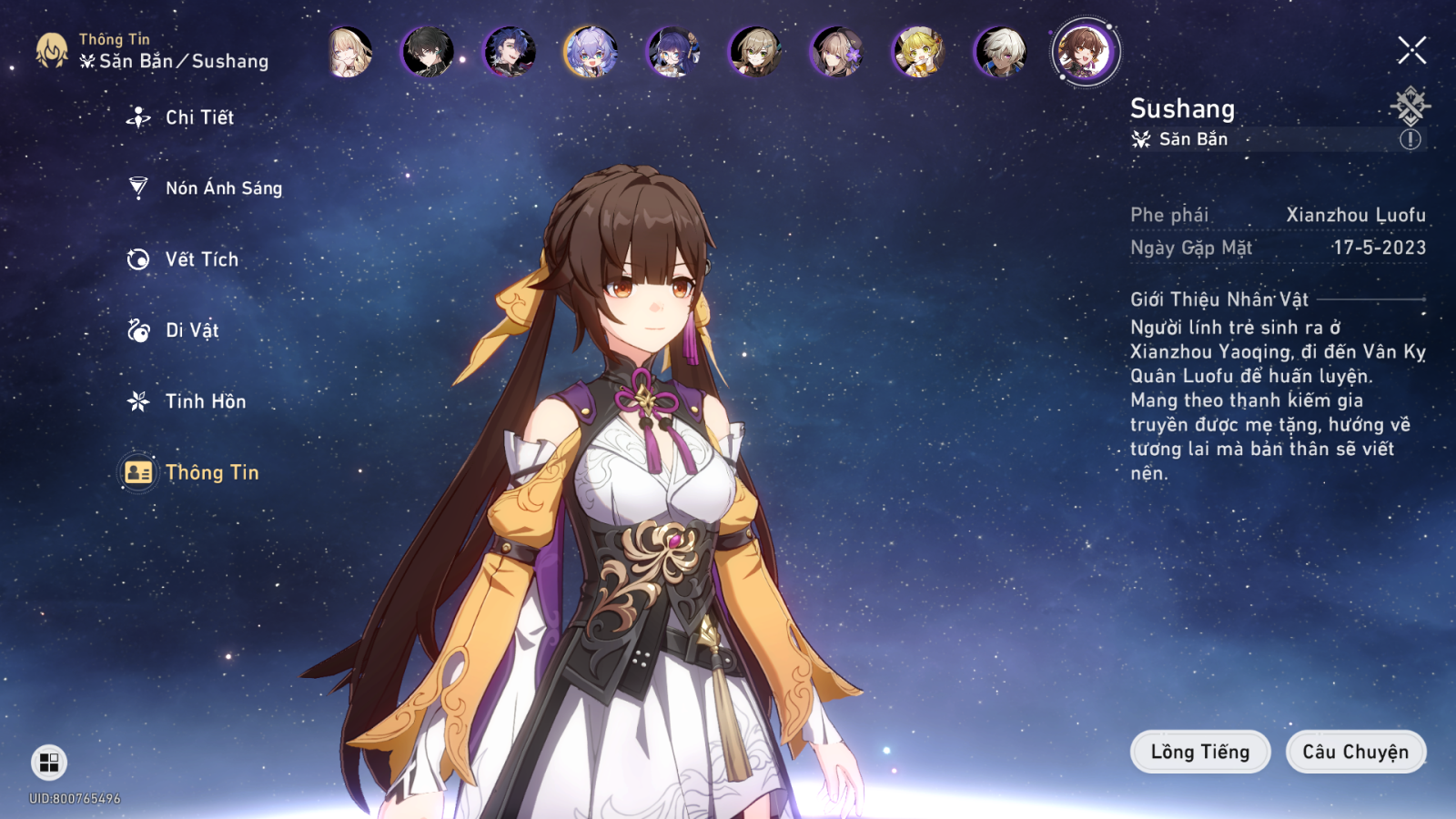Close the character info screen
This screenshot has width=1456, height=819.
tap(1411, 51)
